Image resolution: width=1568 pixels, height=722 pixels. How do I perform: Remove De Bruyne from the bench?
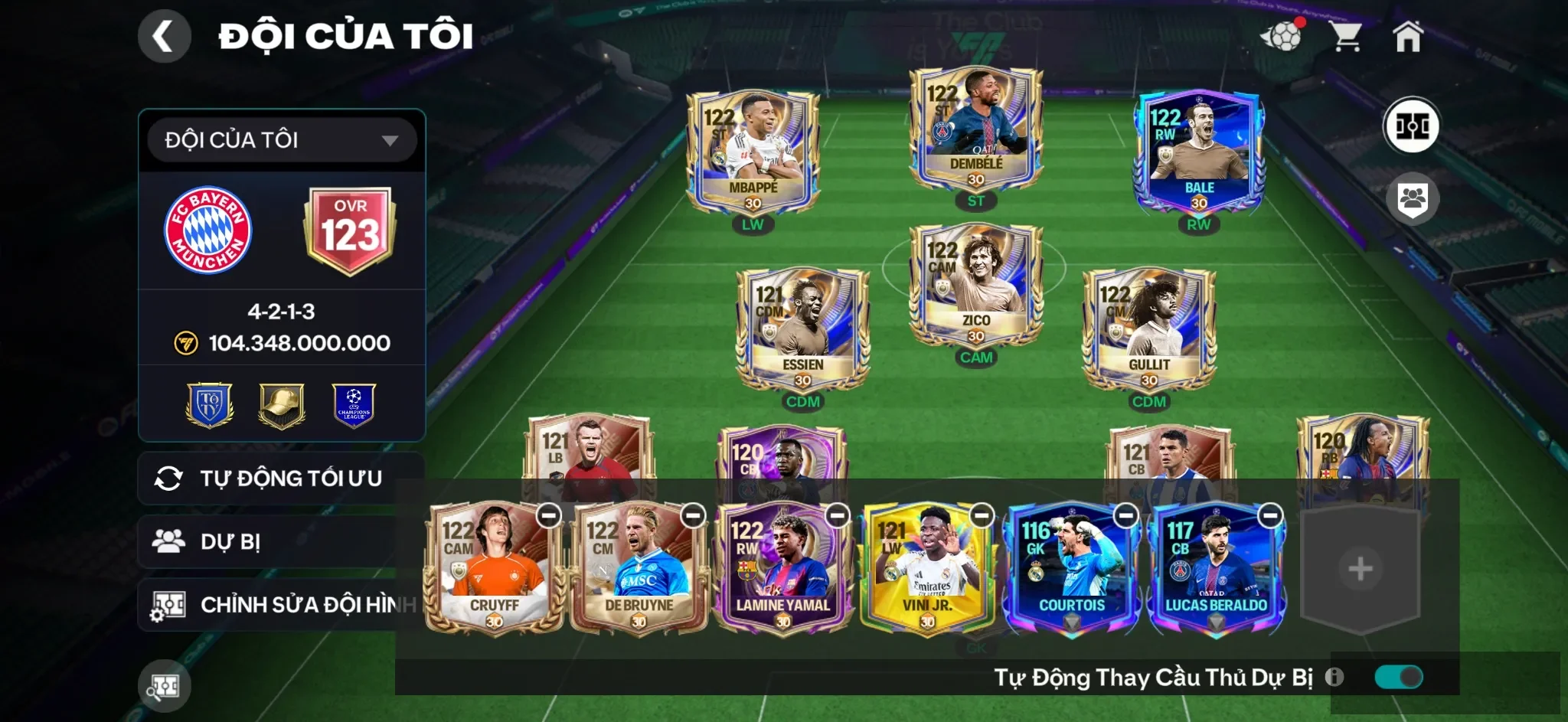[x=693, y=515]
